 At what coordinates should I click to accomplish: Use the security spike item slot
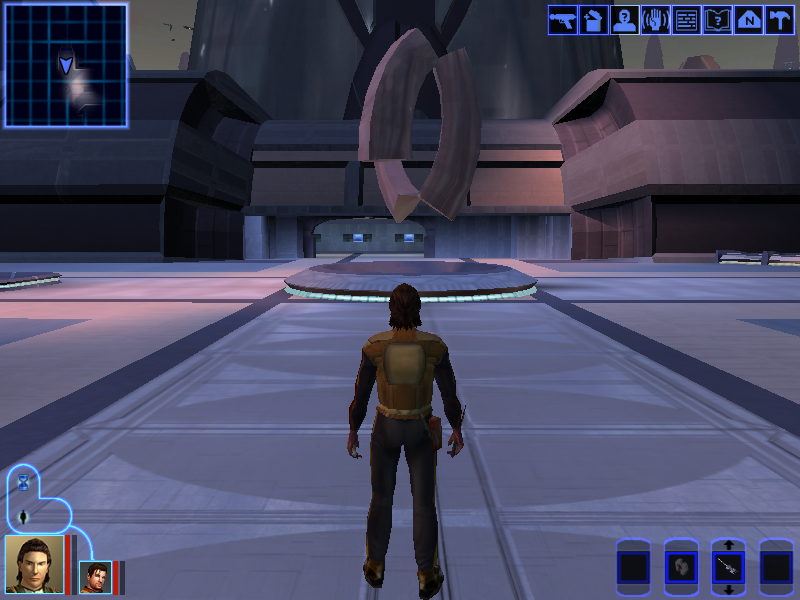pos(729,569)
